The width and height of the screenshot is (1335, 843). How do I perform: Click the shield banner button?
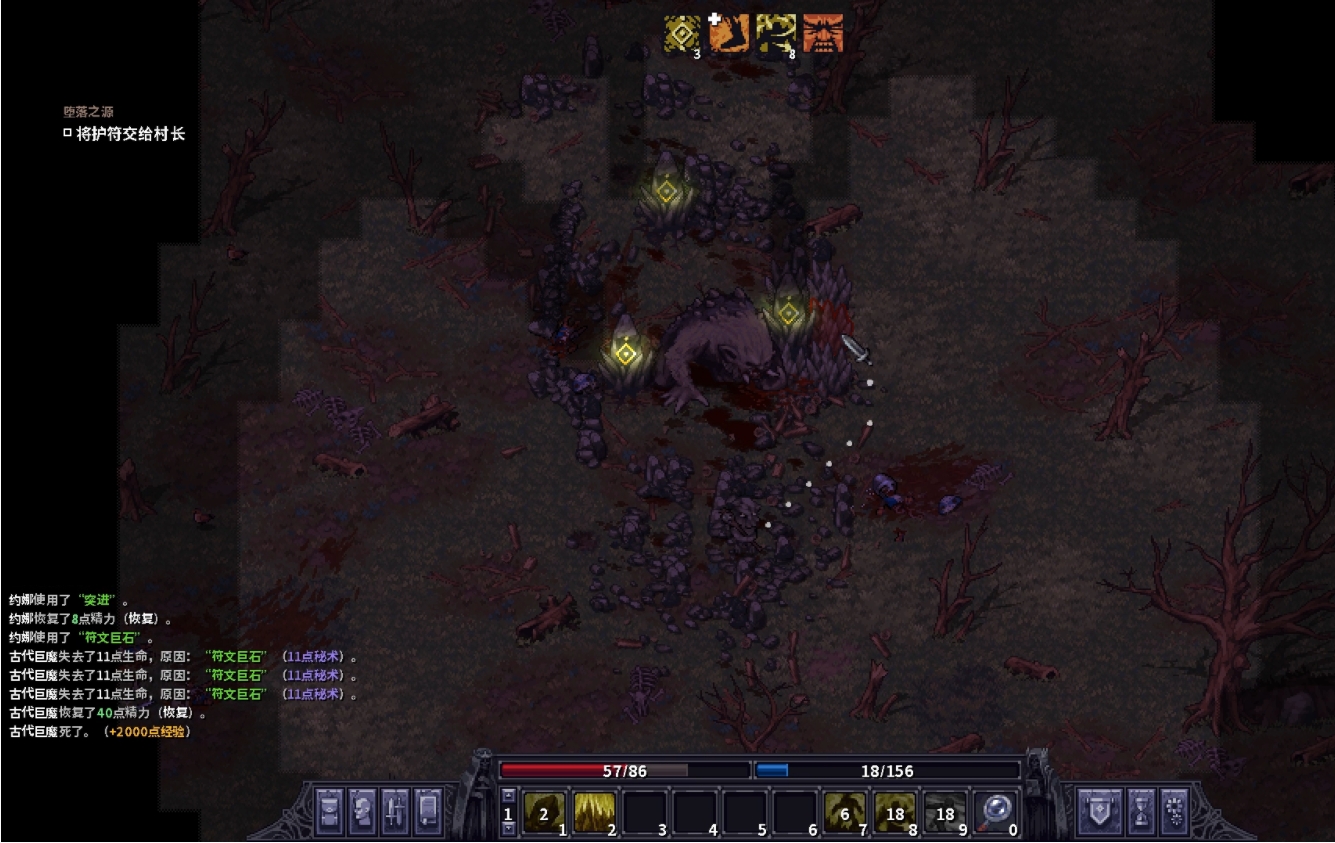pos(1096,810)
